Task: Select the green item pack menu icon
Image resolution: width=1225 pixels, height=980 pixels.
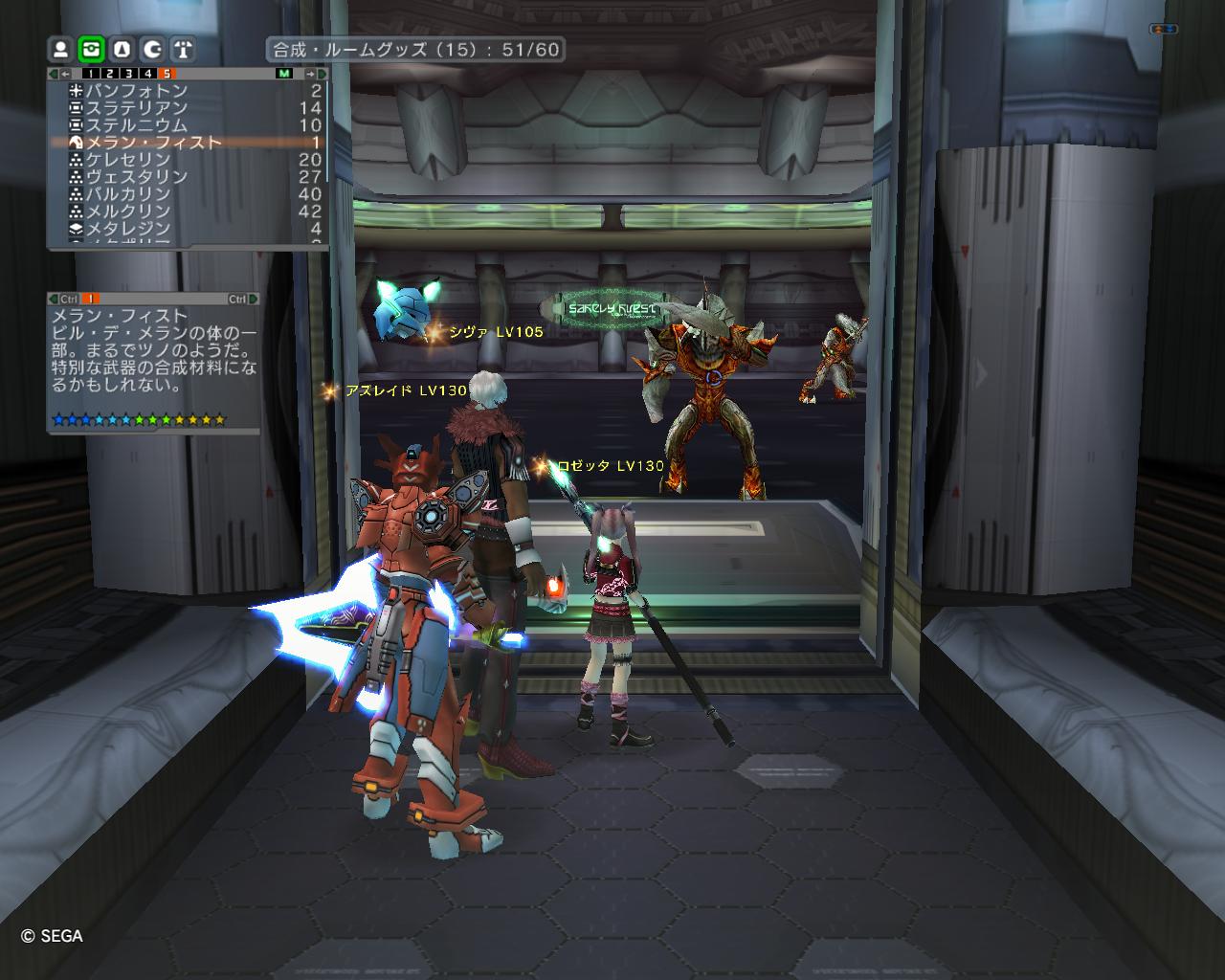Action: (x=92, y=49)
